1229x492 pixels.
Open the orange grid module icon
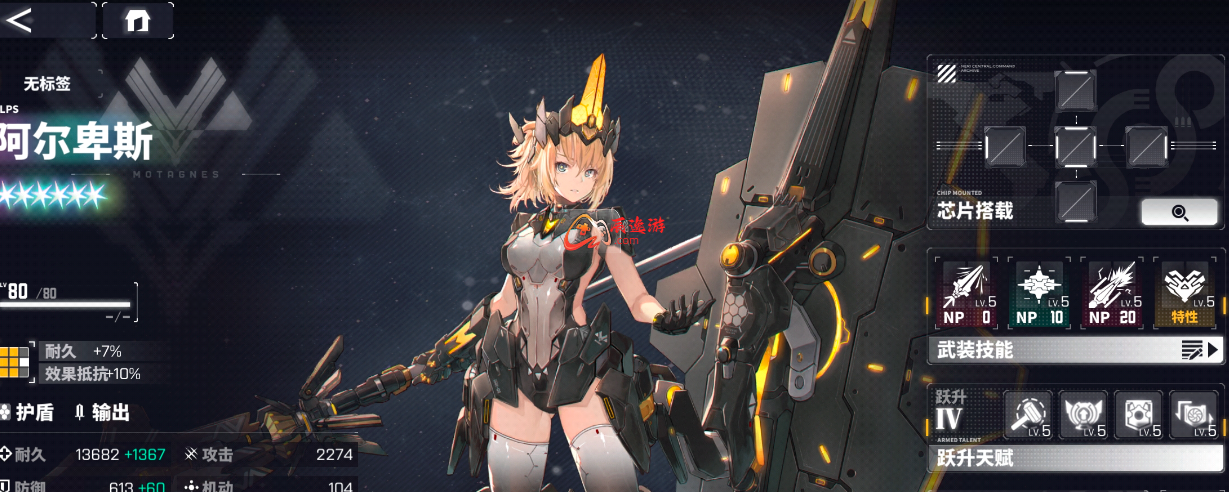coord(16,362)
